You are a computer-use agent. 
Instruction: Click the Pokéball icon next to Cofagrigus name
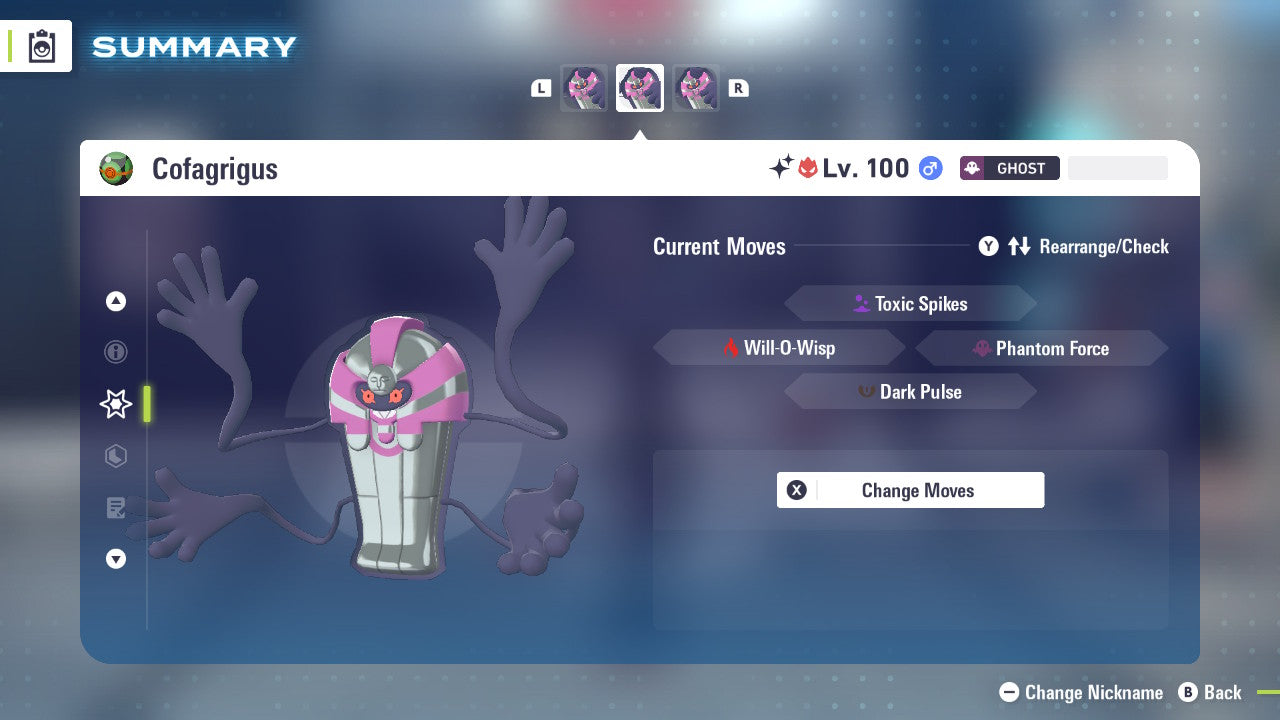(x=115, y=168)
